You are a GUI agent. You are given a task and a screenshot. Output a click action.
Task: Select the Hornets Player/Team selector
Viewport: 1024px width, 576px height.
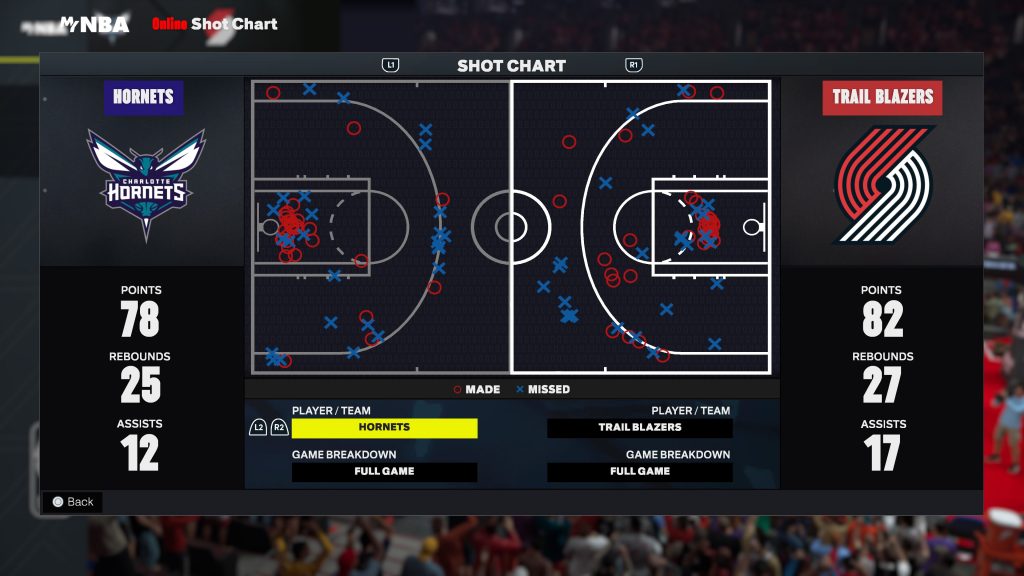tap(384, 428)
